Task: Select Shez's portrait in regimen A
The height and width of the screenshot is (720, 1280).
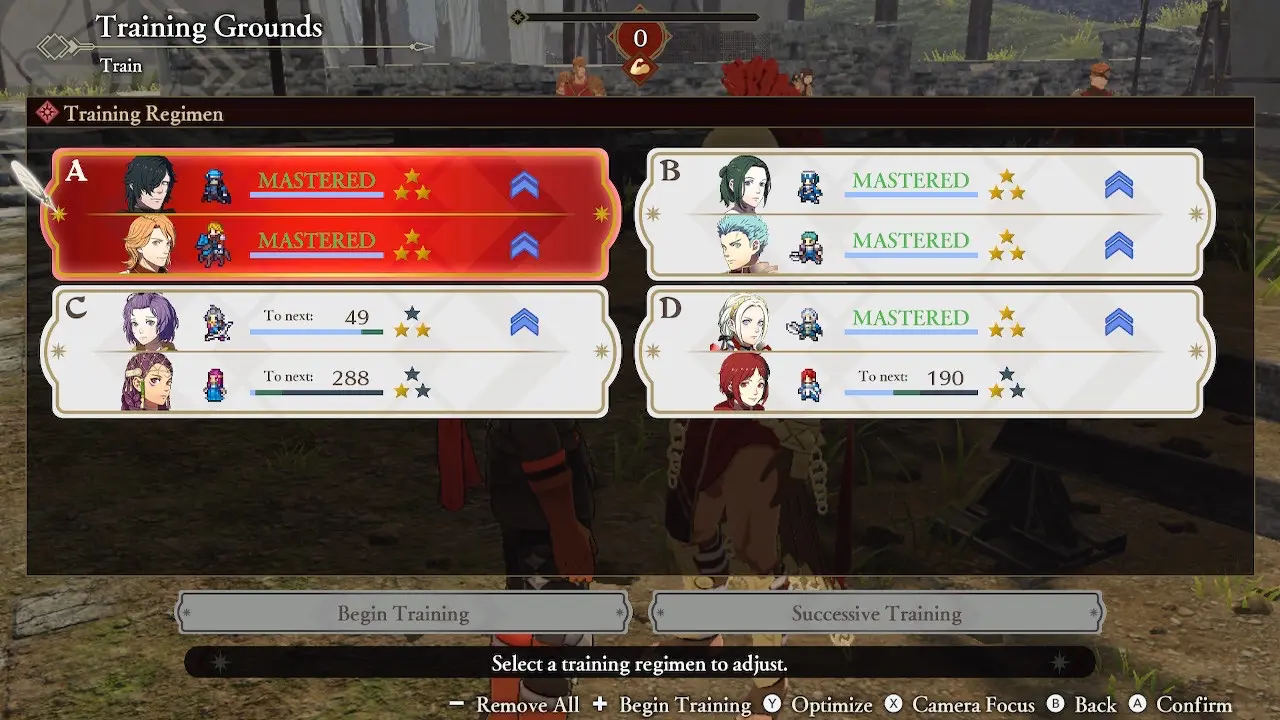Action: click(x=150, y=185)
